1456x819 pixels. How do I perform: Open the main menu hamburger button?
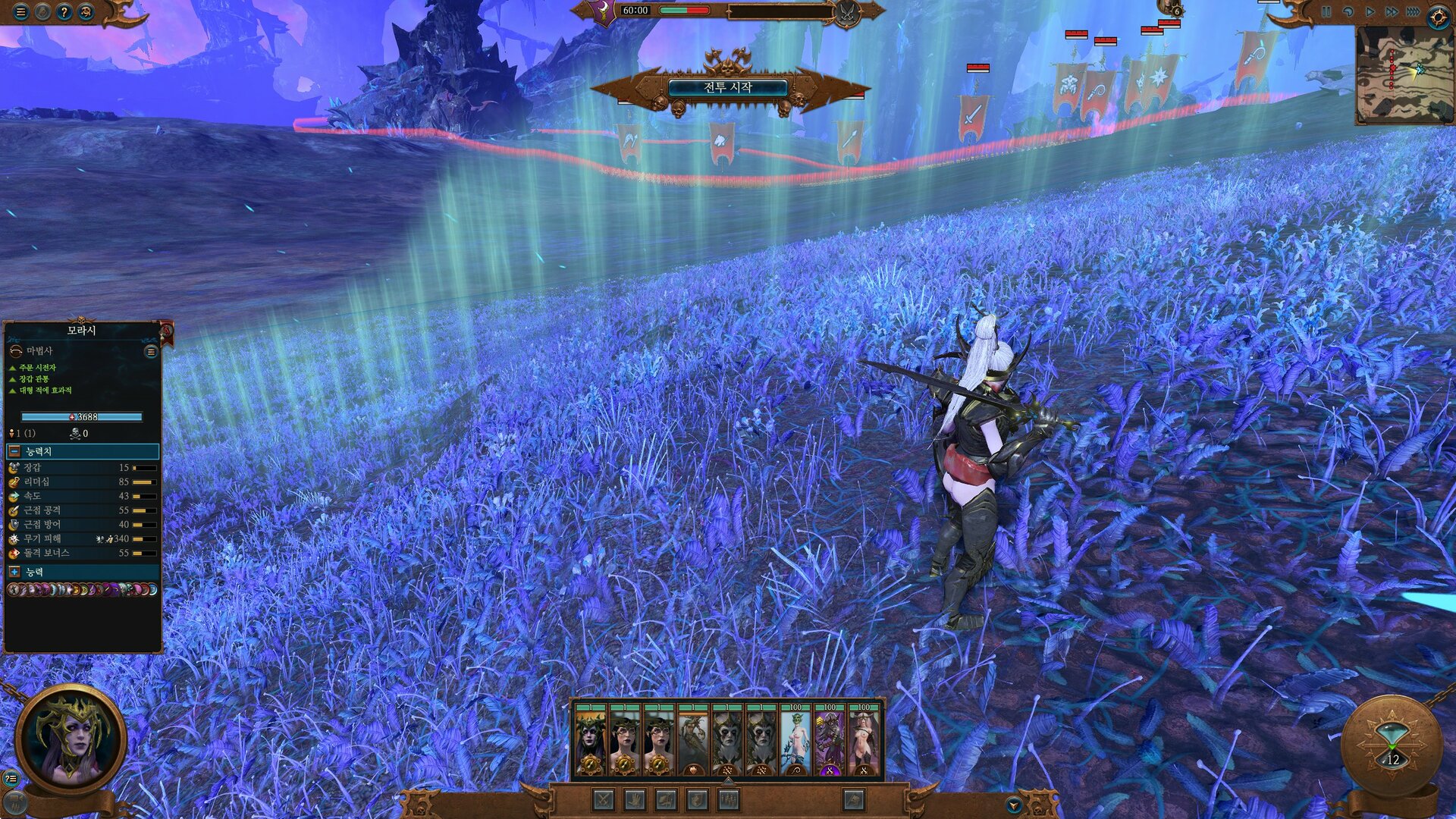point(20,12)
